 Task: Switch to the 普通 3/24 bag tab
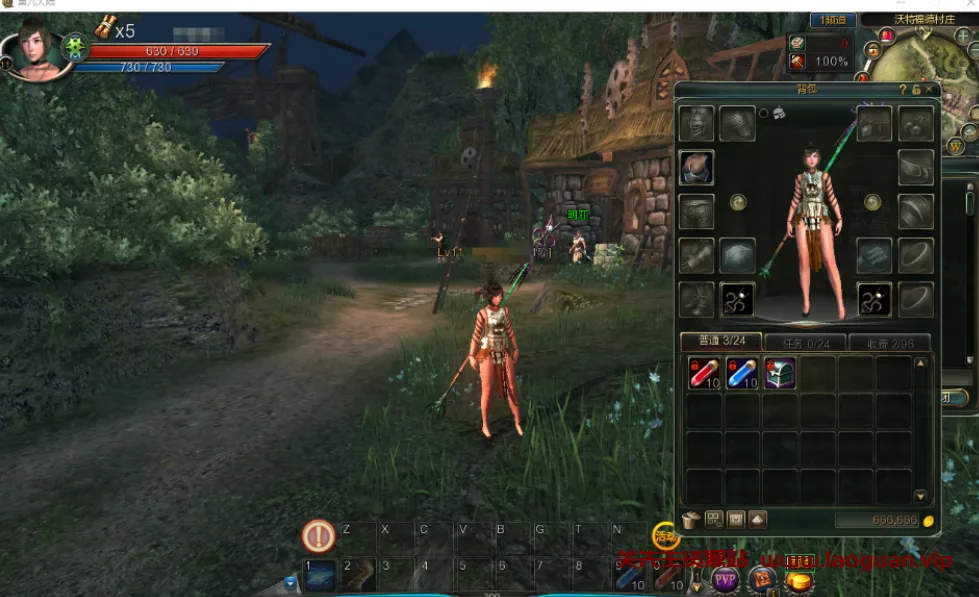(x=720, y=342)
